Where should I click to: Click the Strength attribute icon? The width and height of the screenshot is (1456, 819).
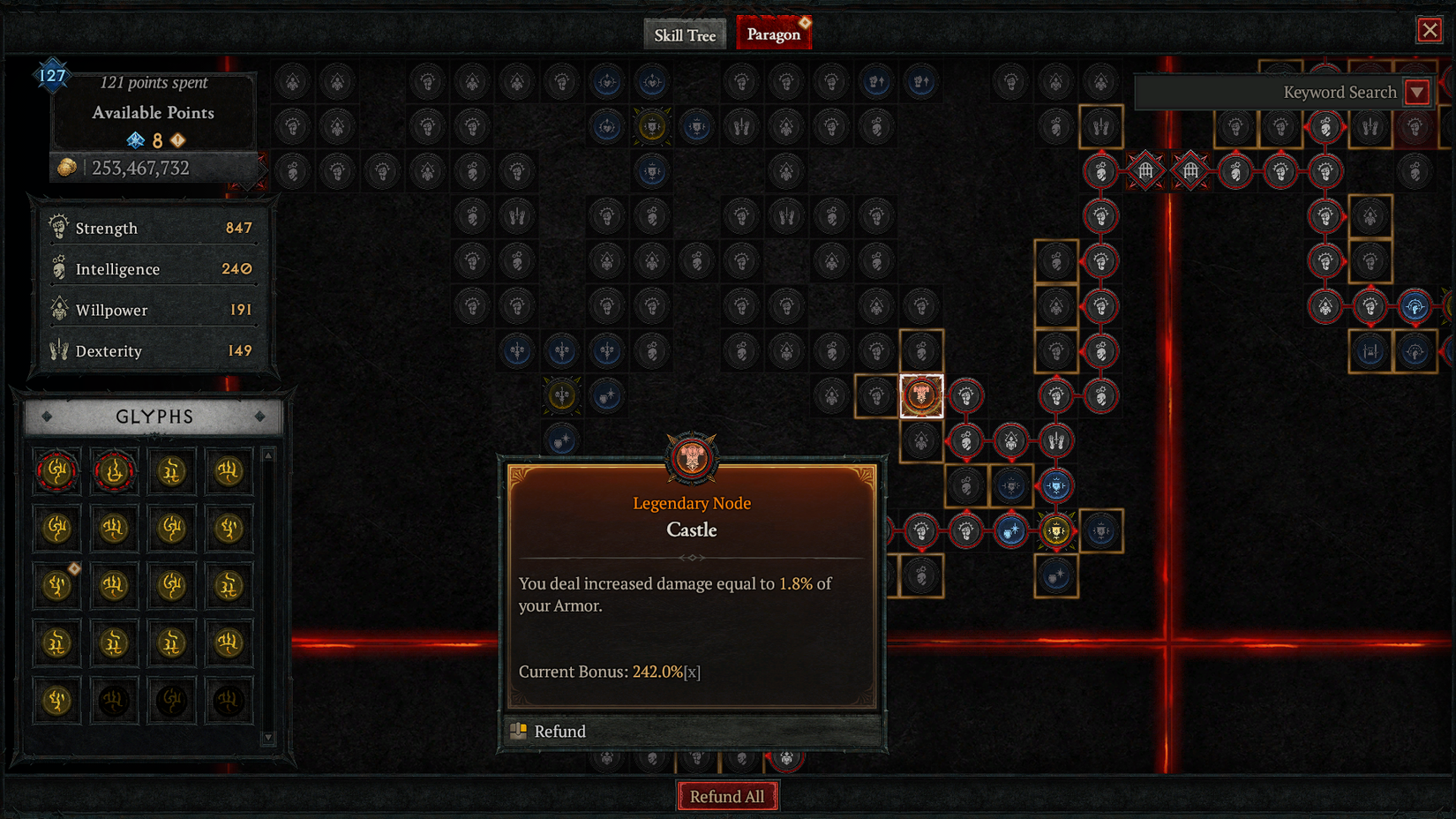tap(58, 227)
